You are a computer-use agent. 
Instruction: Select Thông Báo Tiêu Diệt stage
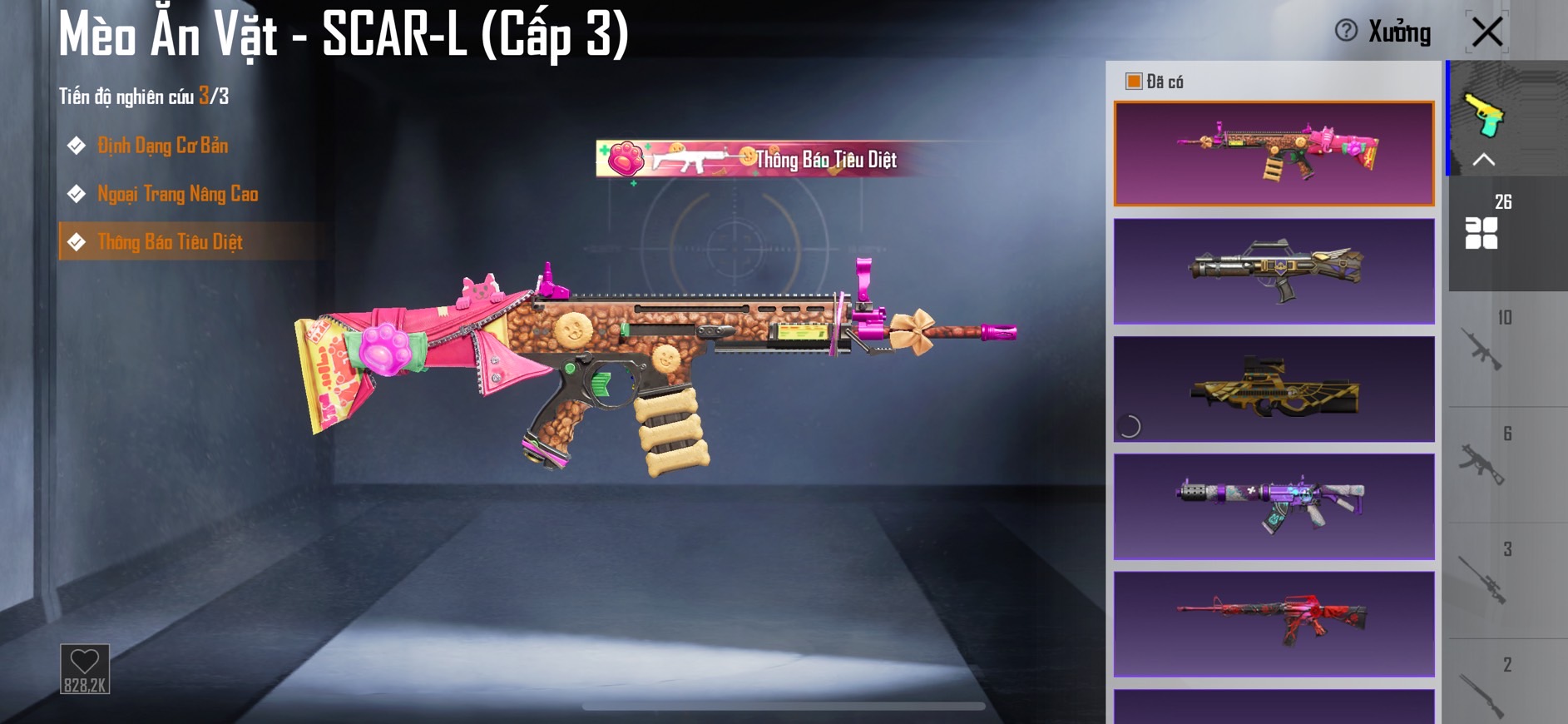pyautogui.click(x=170, y=242)
